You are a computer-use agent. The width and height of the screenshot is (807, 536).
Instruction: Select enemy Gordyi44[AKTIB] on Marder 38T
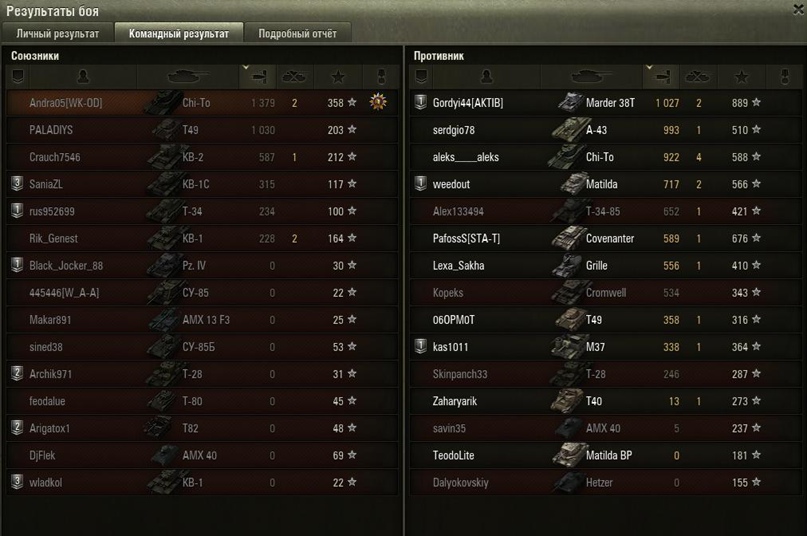coord(468,103)
